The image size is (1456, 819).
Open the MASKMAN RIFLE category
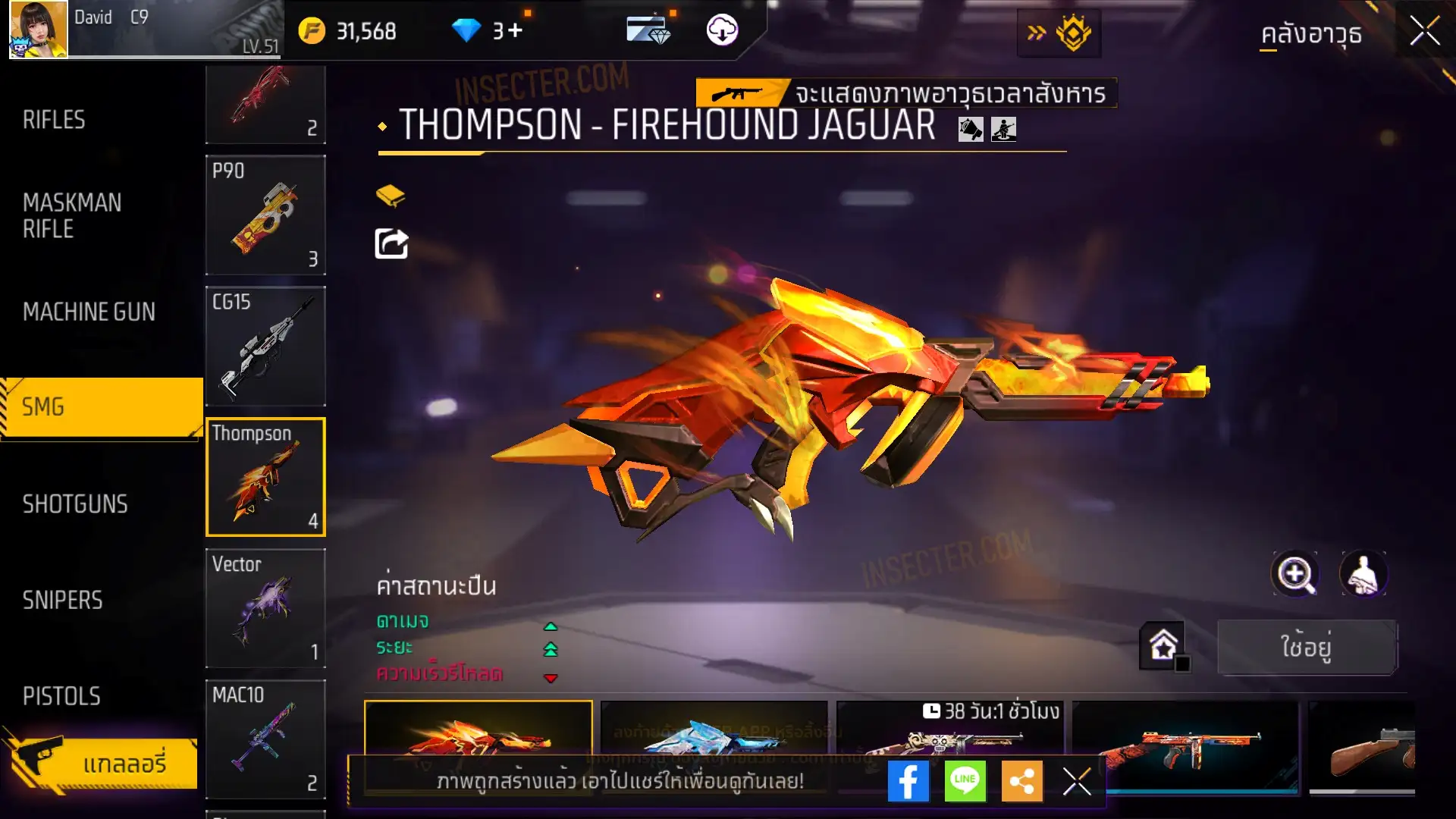click(x=72, y=215)
